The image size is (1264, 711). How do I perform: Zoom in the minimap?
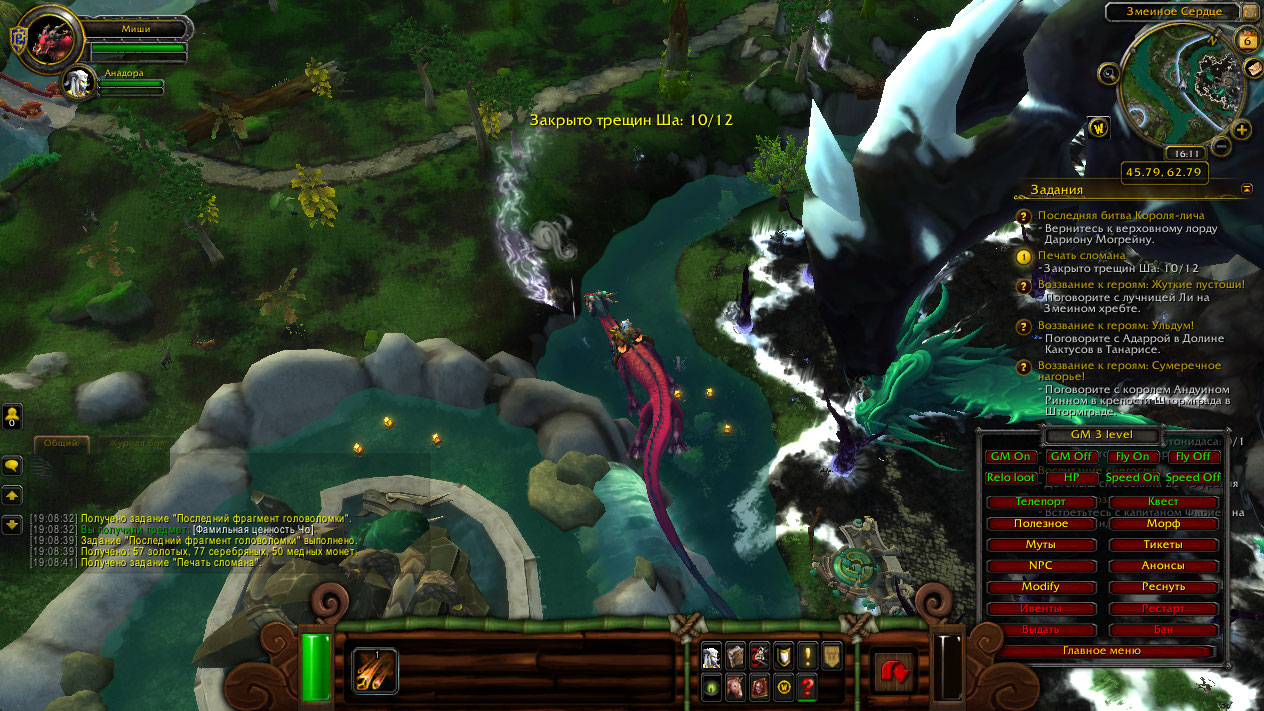coord(1241,130)
